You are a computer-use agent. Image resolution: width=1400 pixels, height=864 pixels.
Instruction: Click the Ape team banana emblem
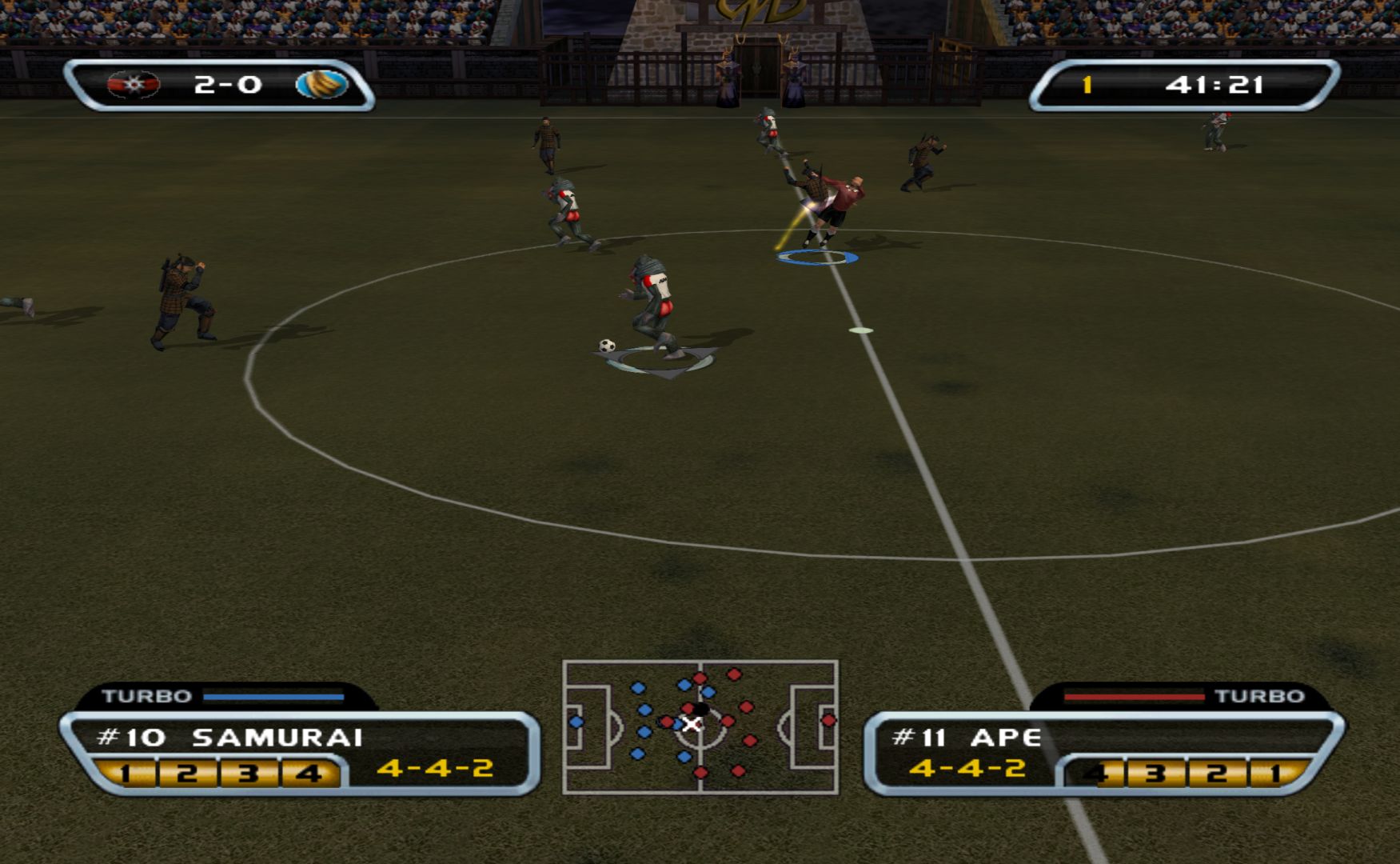pos(321,84)
